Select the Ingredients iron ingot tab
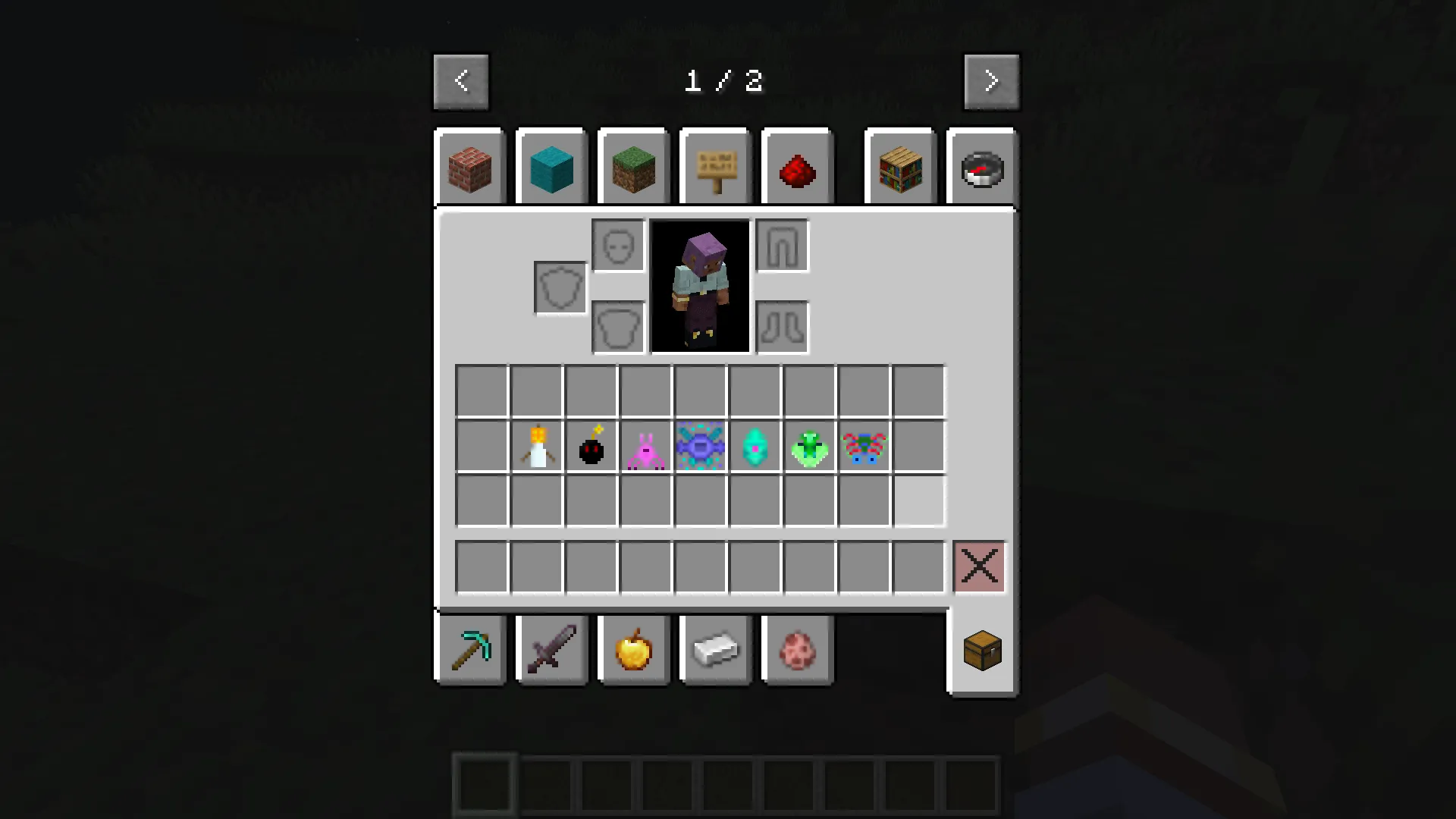Screen dimensions: 1456x819 [x=715, y=650]
